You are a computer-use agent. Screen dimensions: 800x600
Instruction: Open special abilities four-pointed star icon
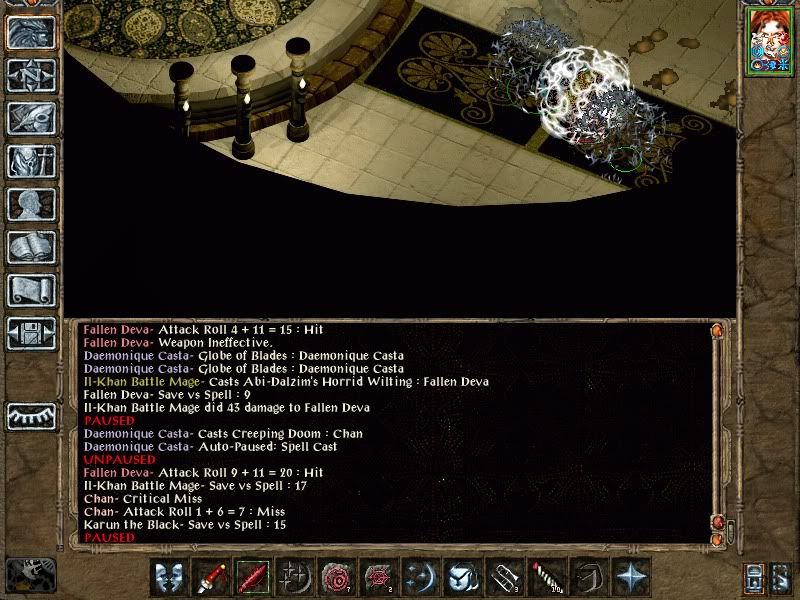pyautogui.click(x=632, y=577)
